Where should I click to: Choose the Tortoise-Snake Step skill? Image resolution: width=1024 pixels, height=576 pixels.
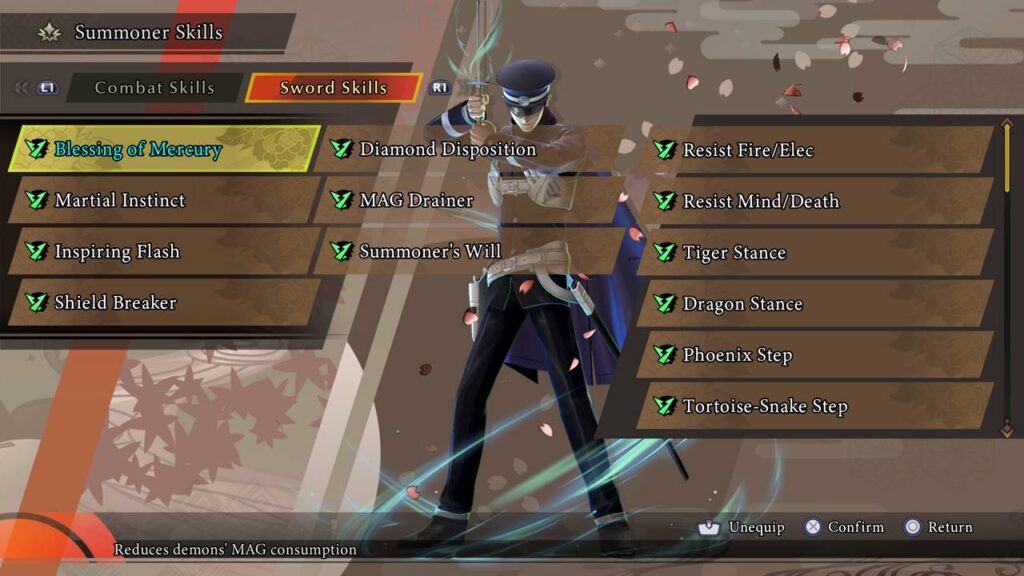pos(815,406)
